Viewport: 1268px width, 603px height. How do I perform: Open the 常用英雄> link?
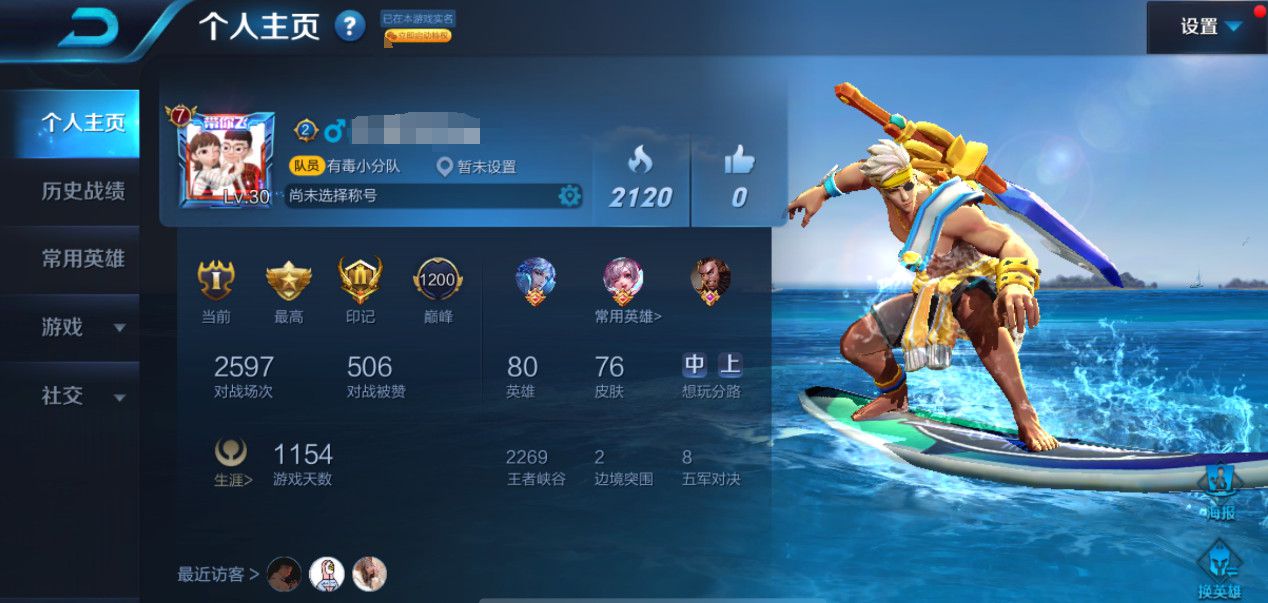628,316
